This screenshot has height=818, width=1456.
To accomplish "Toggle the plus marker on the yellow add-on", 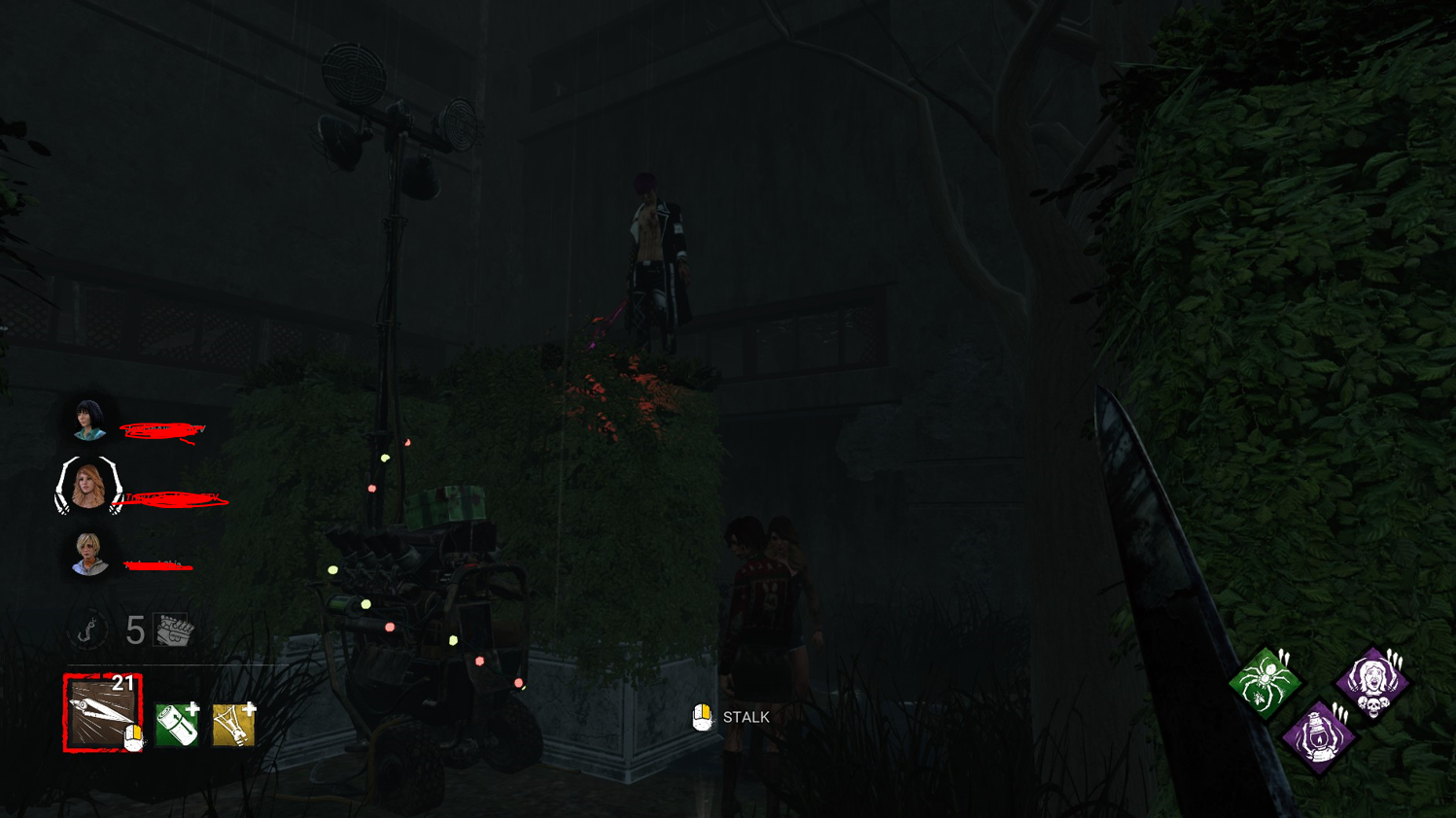I will (x=249, y=709).
